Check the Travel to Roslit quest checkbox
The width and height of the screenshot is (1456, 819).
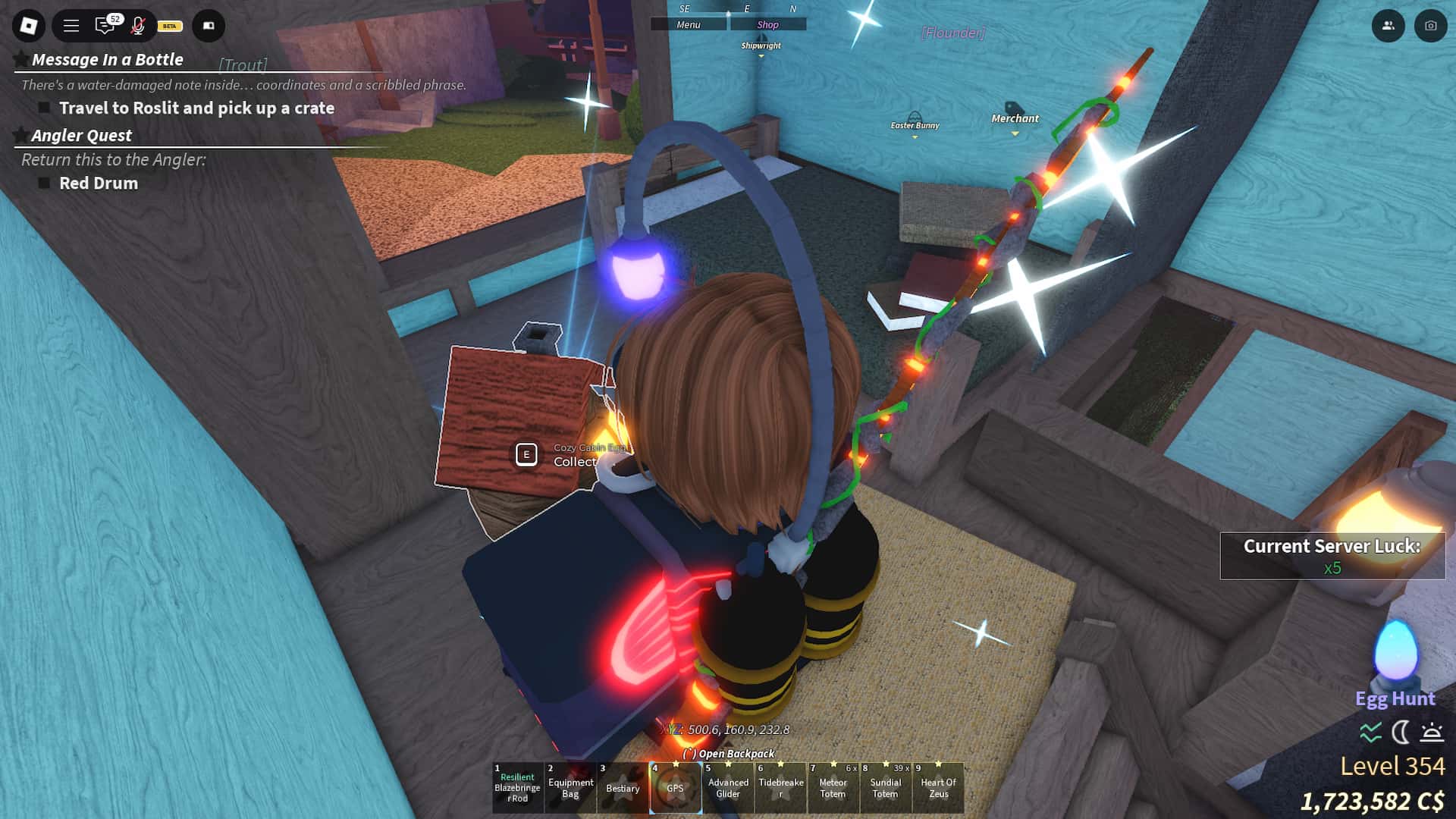[45, 108]
